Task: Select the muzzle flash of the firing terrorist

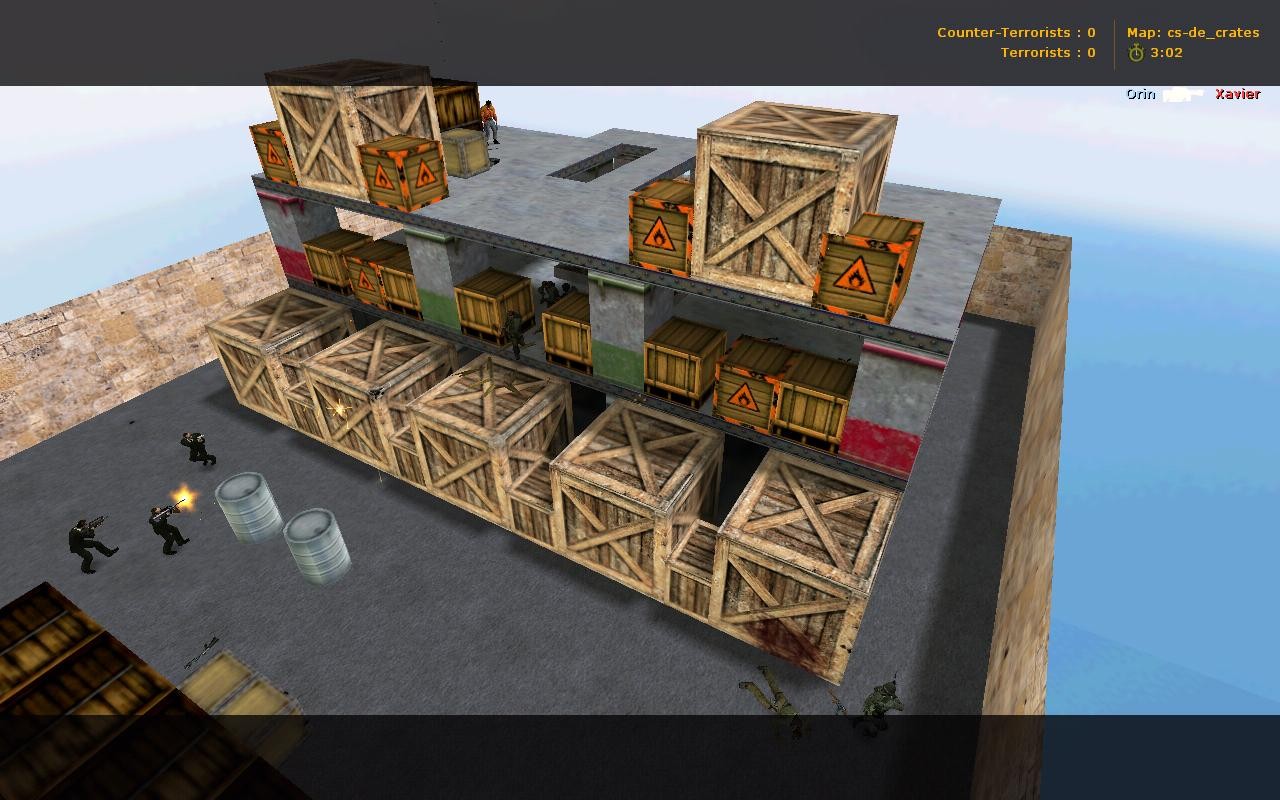Action: (x=183, y=496)
